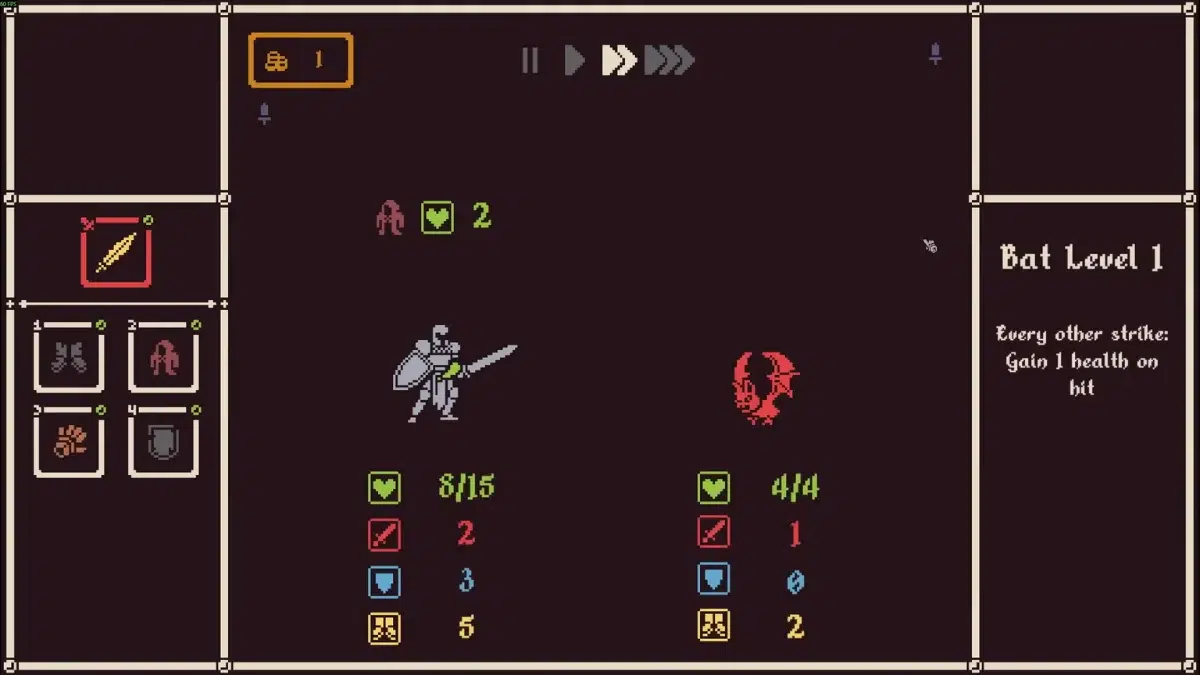
Task: Select the double-arrow fast forward speed
Action: [x=619, y=61]
